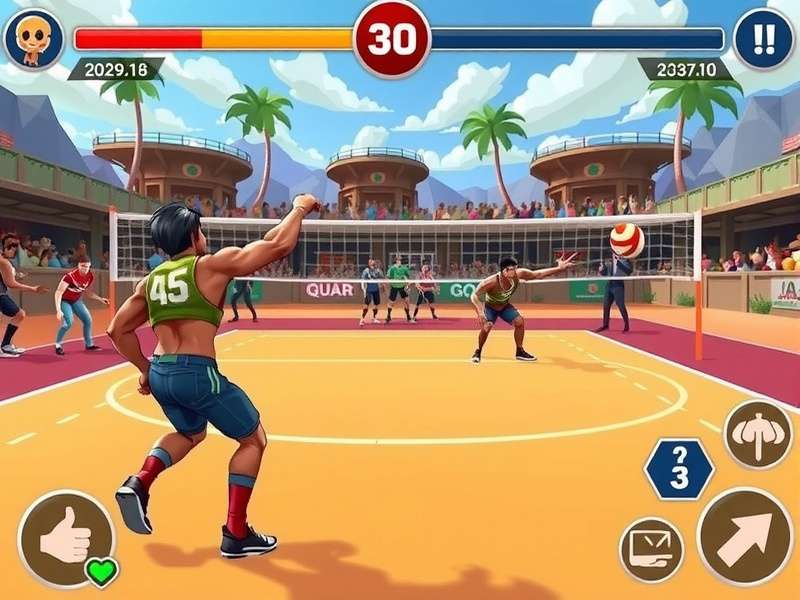Select the blue hexagon question mark button

(x=679, y=467)
